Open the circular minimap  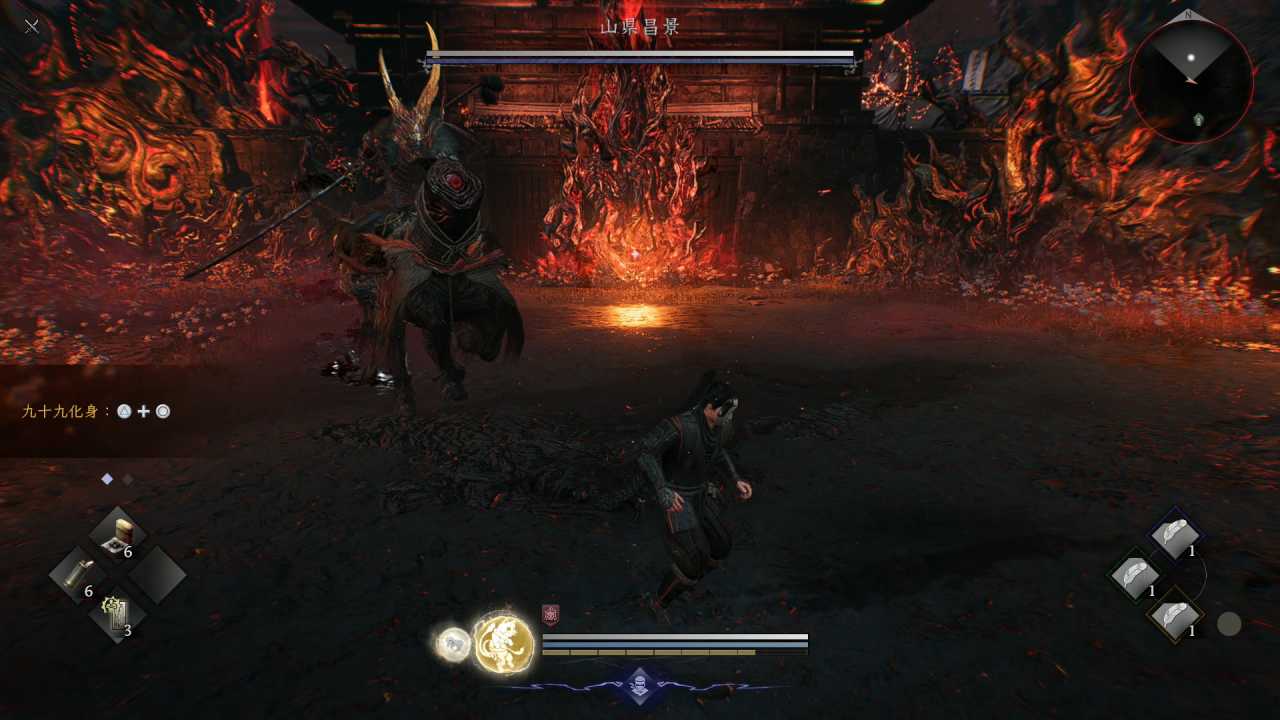[x=1190, y=81]
